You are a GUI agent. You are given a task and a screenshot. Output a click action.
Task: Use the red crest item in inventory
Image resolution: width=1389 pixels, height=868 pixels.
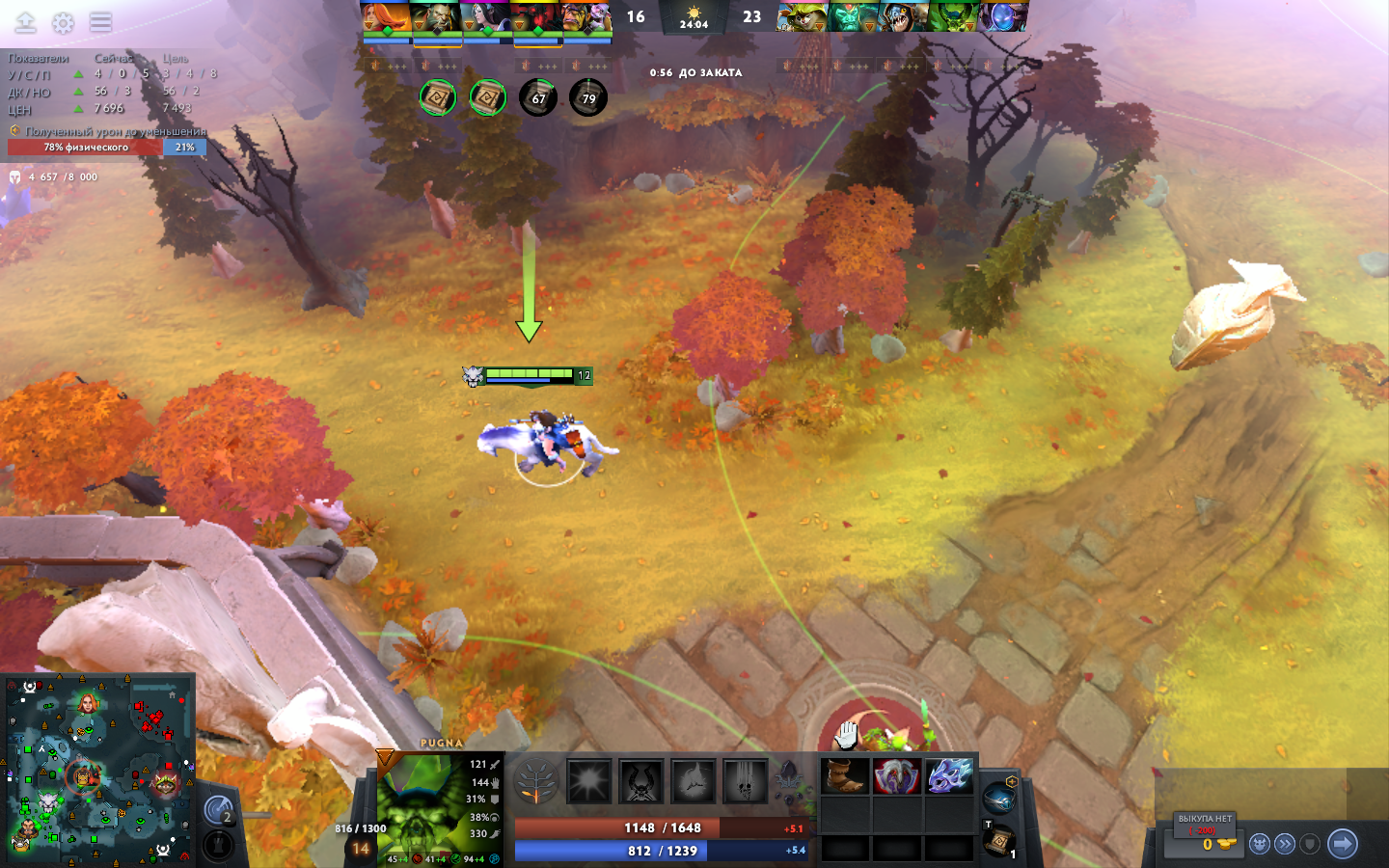pyautogui.click(x=897, y=776)
